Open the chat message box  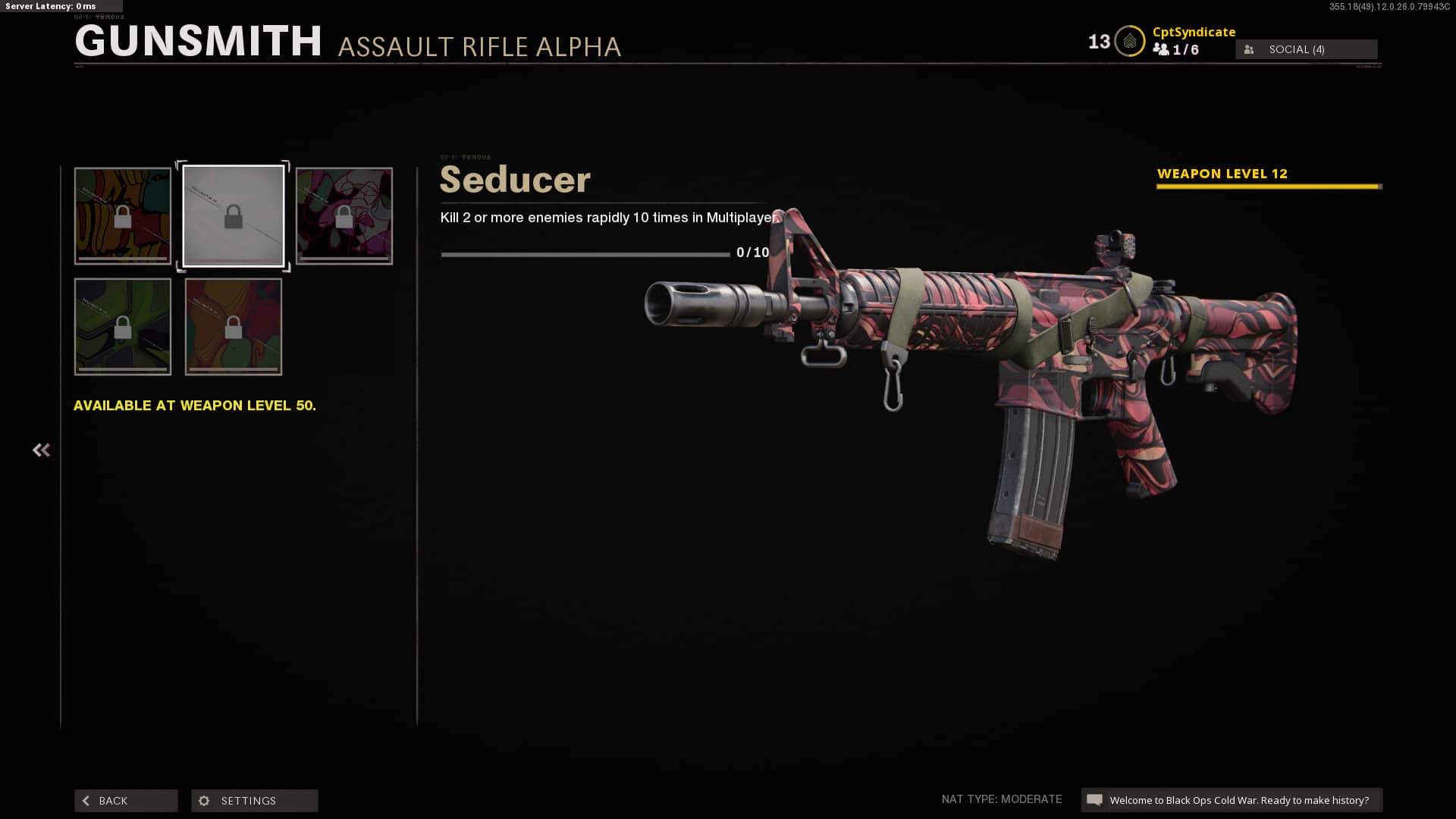point(1232,800)
